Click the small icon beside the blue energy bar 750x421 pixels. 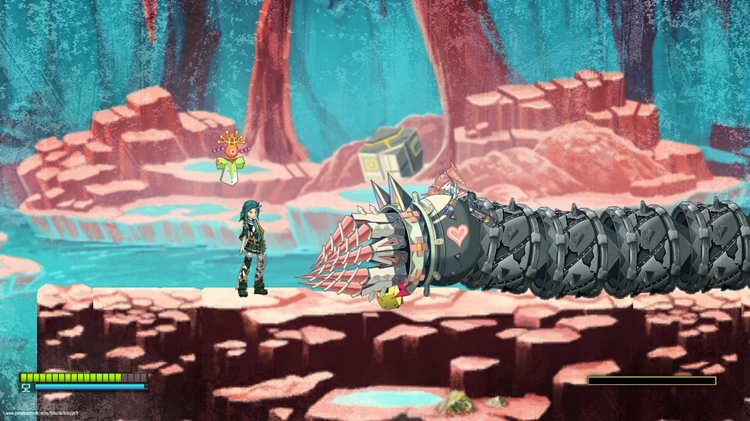point(25,388)
